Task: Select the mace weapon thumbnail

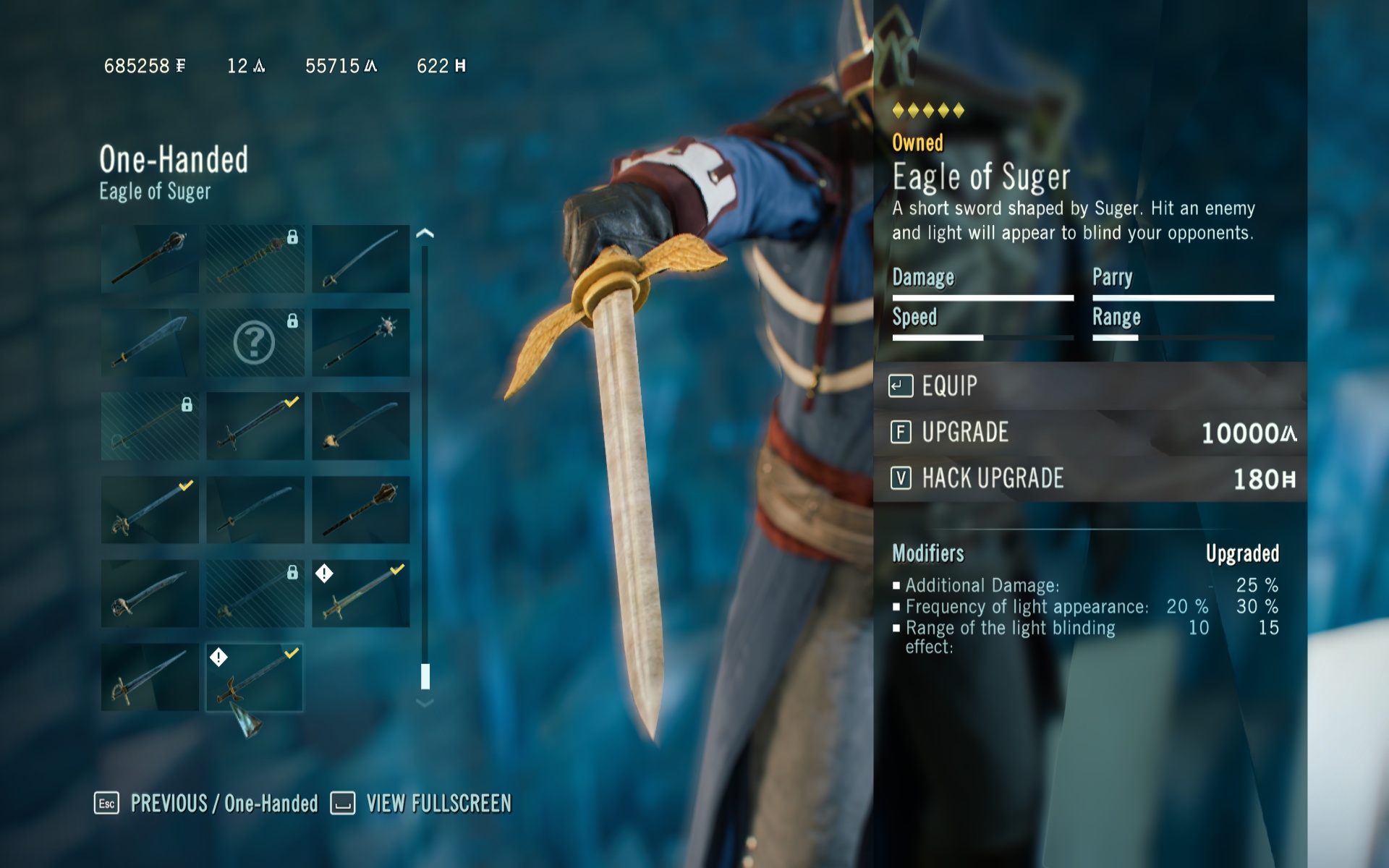Action: coord(148,257)
